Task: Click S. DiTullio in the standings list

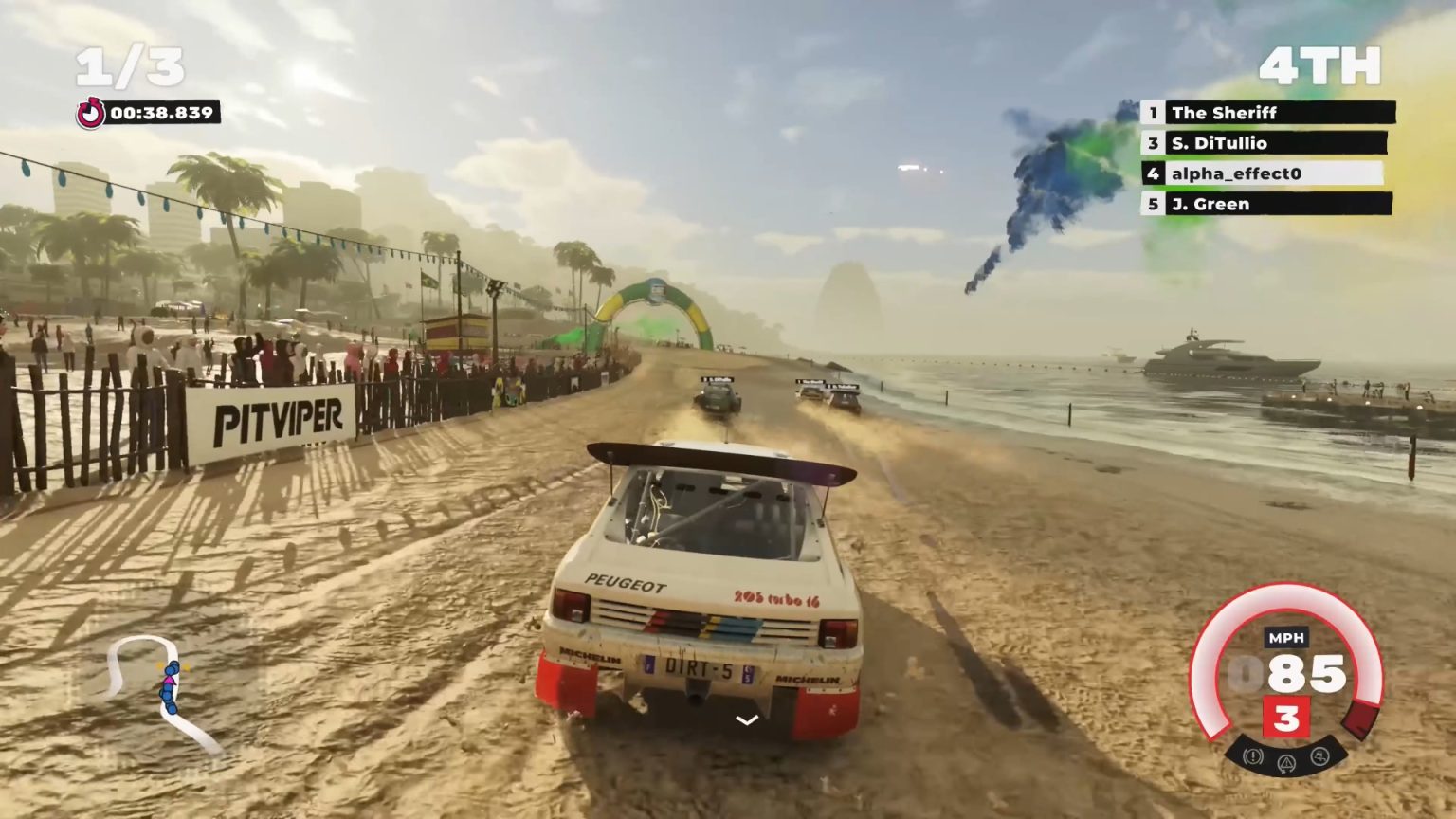Action: [x=1218, y=143]
